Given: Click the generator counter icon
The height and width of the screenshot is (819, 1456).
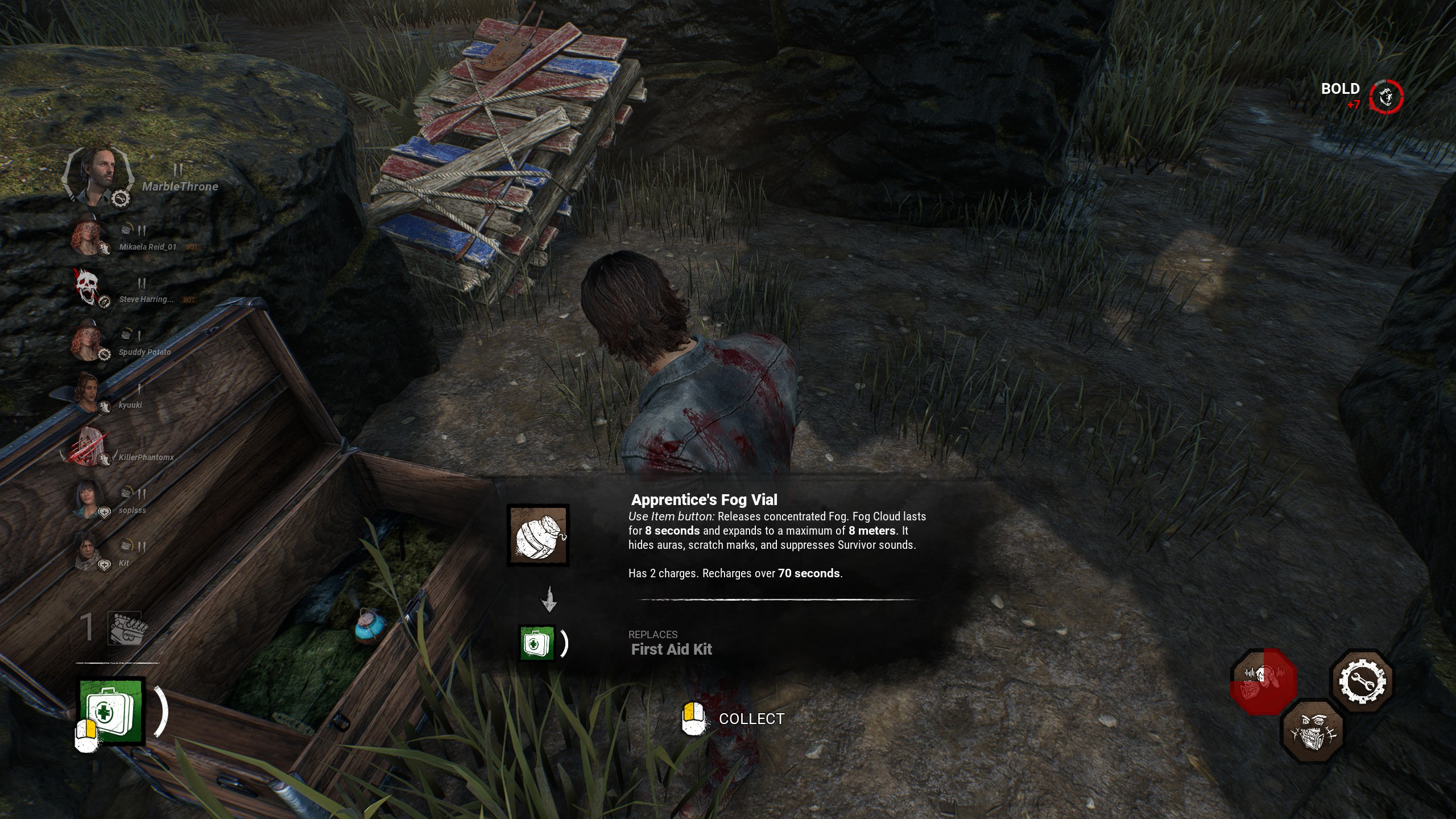Looking at the screenshot, I should click(125, 628).
